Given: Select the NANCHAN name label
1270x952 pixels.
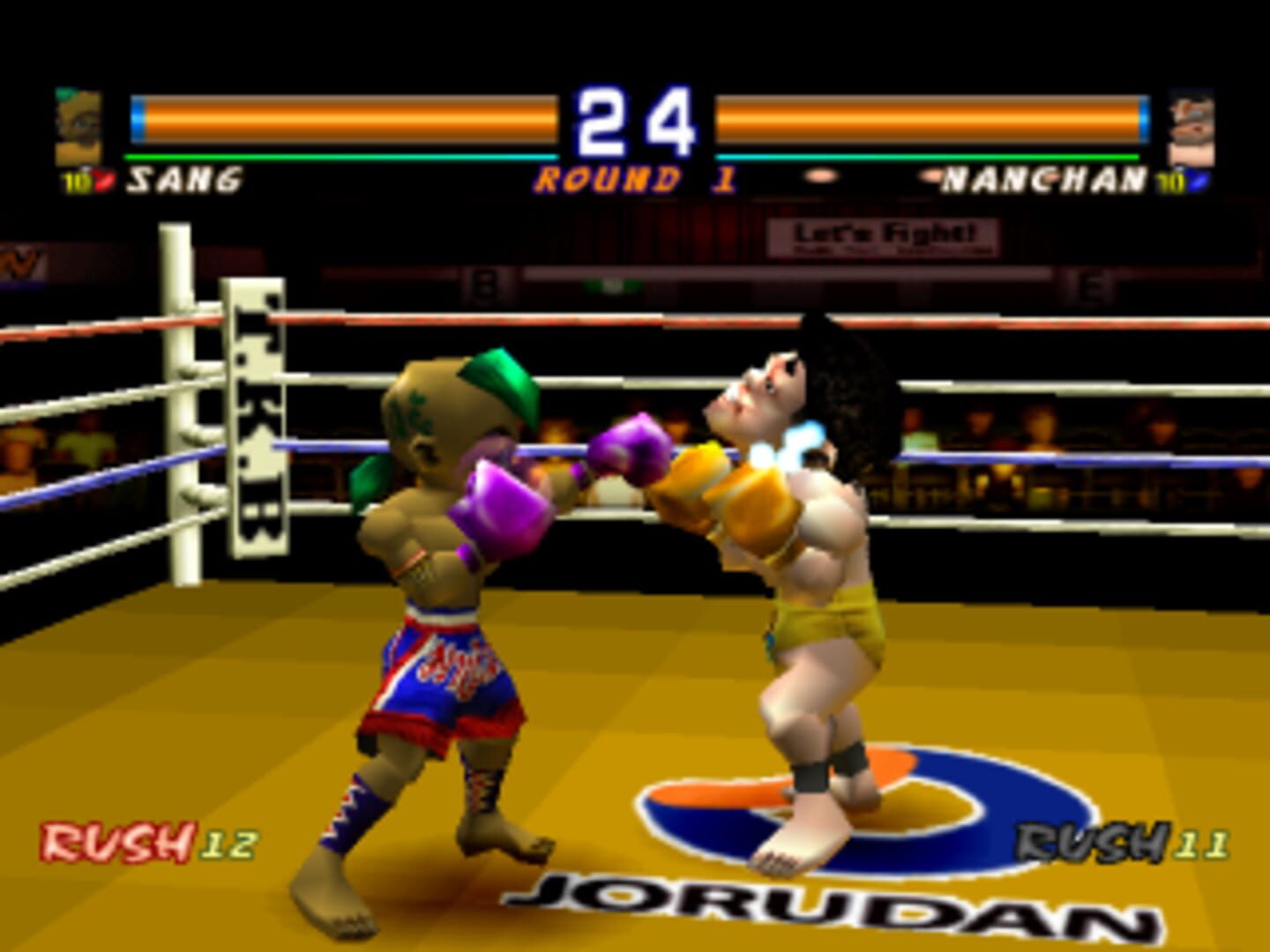Looking at the screenshot, I should pyautogui.click(x=1041, y=178).
